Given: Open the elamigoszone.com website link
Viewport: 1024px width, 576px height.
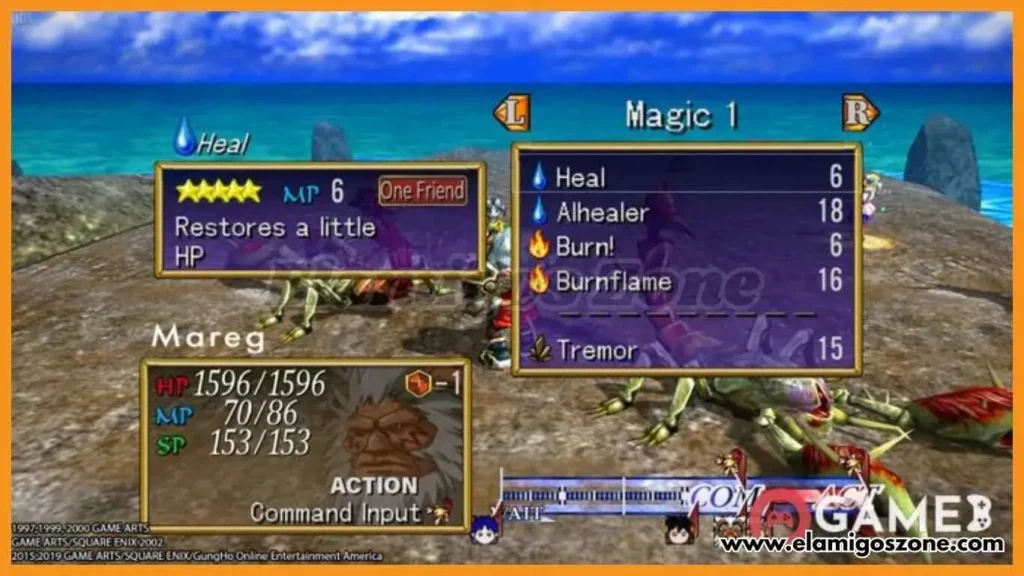Looking at the screenshot, I should (861, 545).
